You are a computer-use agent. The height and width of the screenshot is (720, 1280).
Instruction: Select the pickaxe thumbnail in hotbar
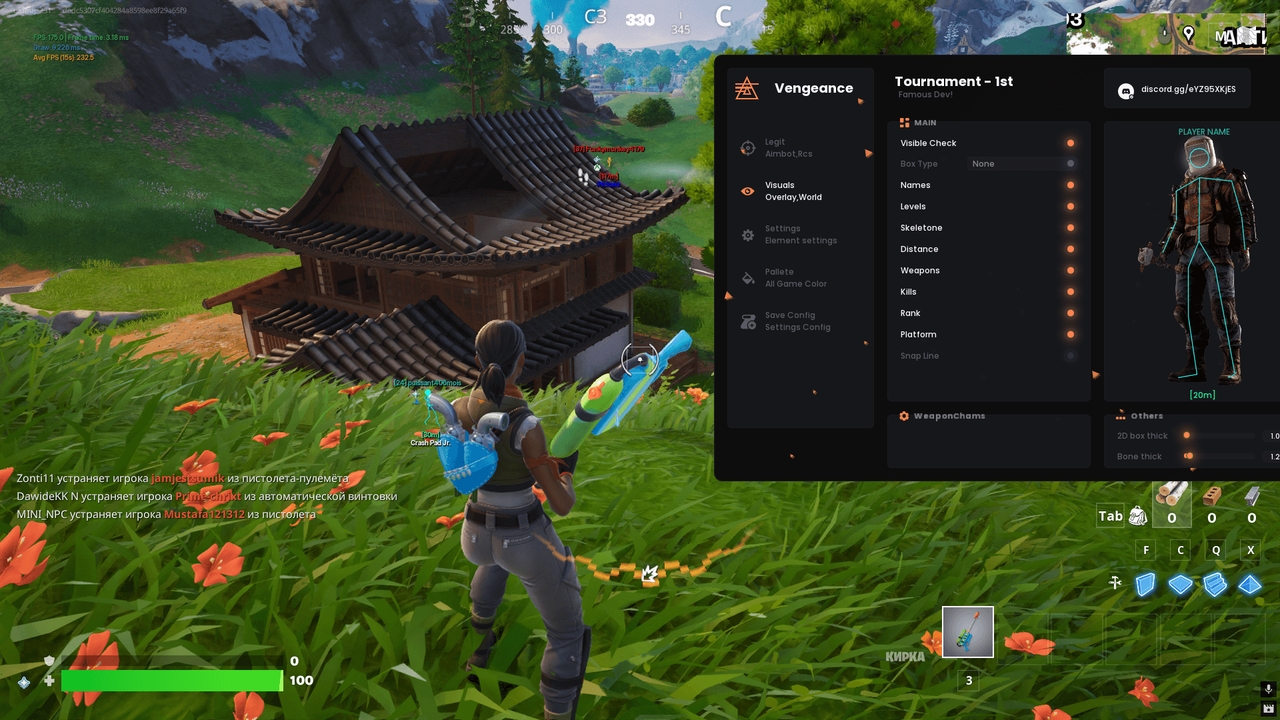pyautogui.click(x=965, y=631)
